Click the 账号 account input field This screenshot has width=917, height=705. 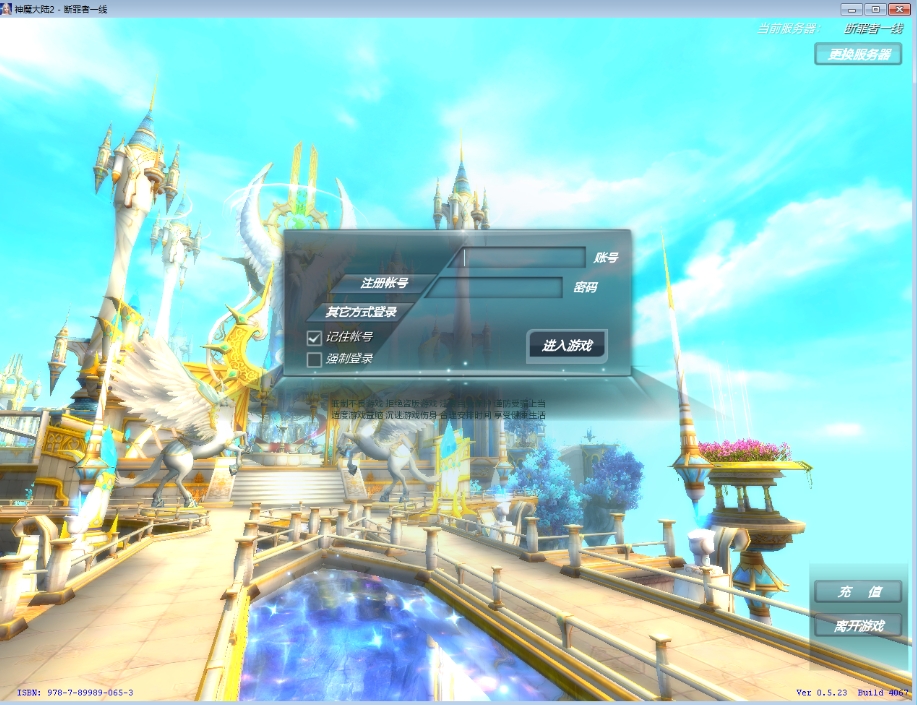(523, 258)
